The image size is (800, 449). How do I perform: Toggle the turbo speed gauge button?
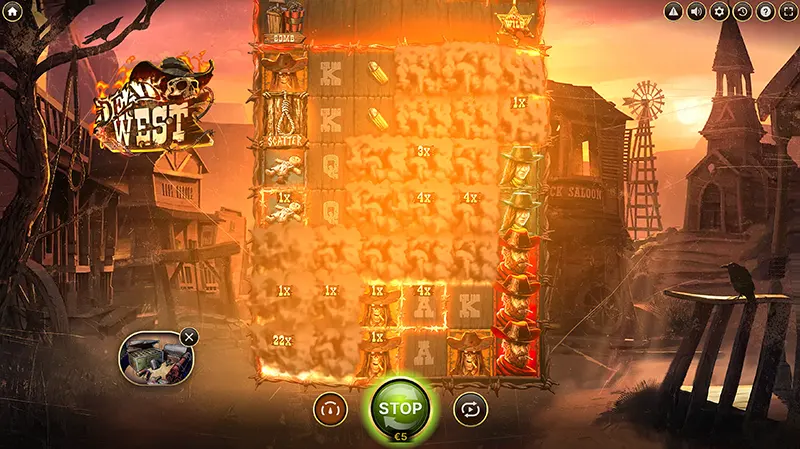[x=330, y=408]
